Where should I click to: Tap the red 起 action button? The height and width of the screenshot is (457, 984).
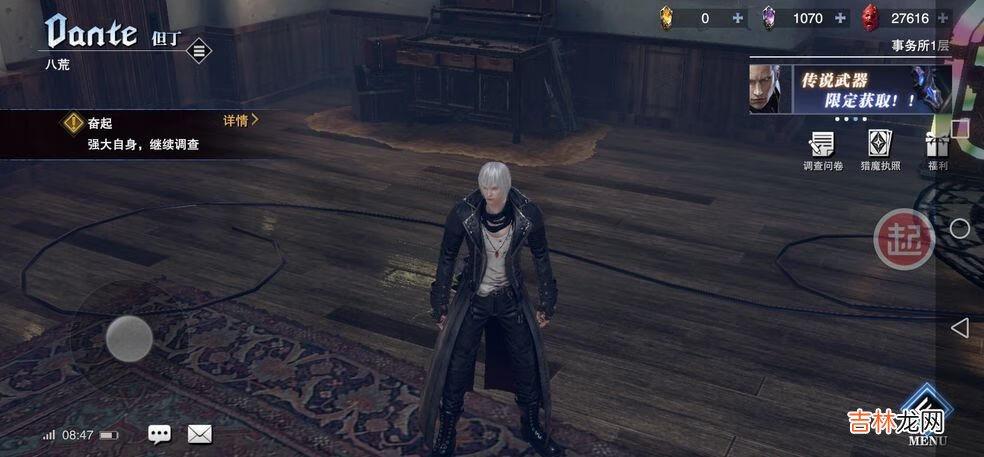904,238
